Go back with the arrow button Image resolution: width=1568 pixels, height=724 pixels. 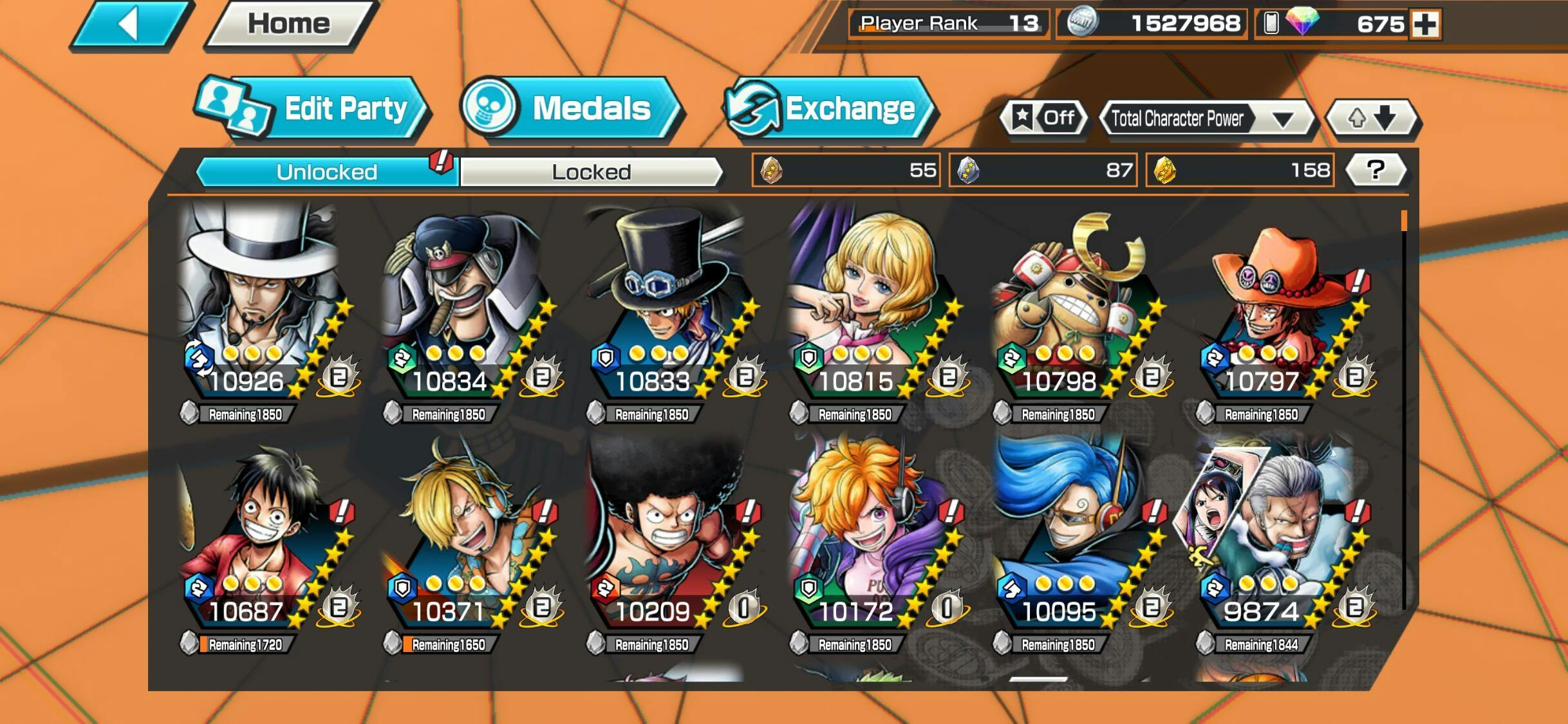pos(131,26)
